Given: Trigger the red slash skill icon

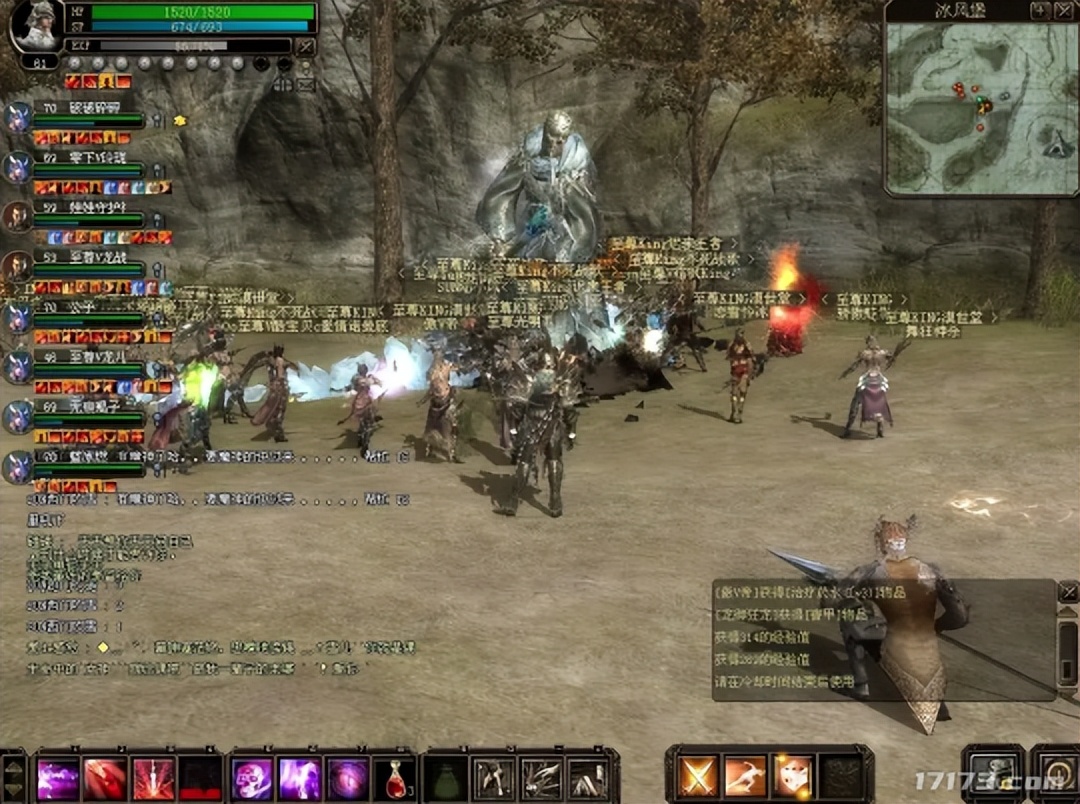Looking at the screenshot, I should tap(105, 778).
